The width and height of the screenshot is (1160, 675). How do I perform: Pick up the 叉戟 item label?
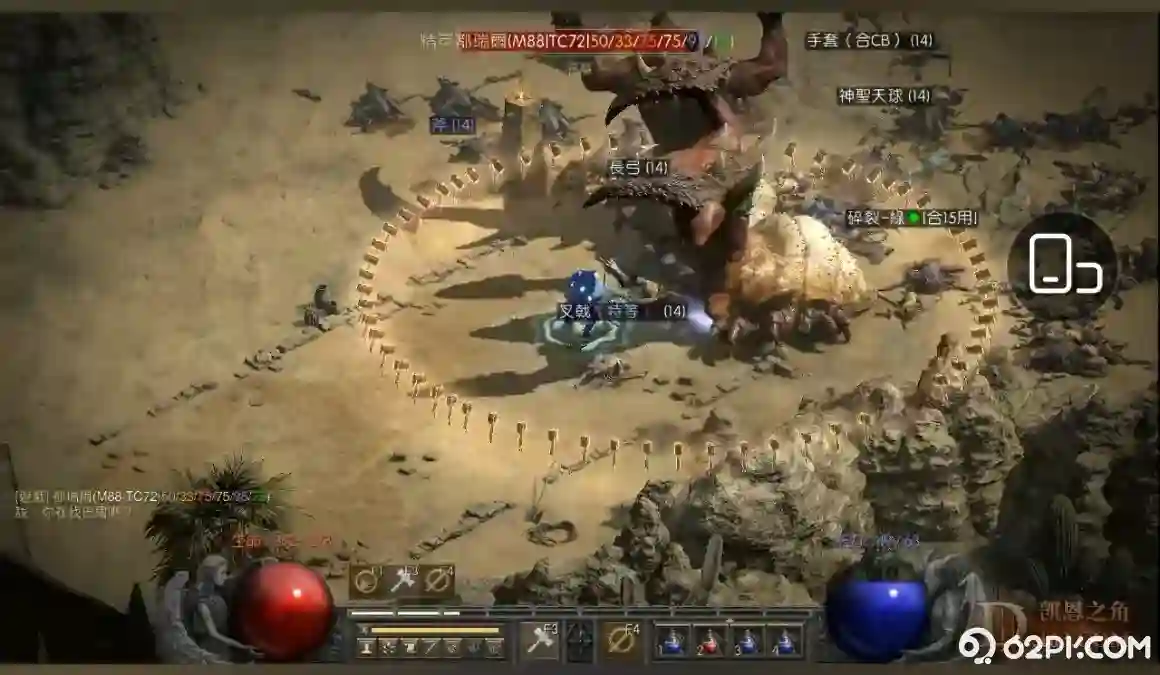[x=576, y=311]
